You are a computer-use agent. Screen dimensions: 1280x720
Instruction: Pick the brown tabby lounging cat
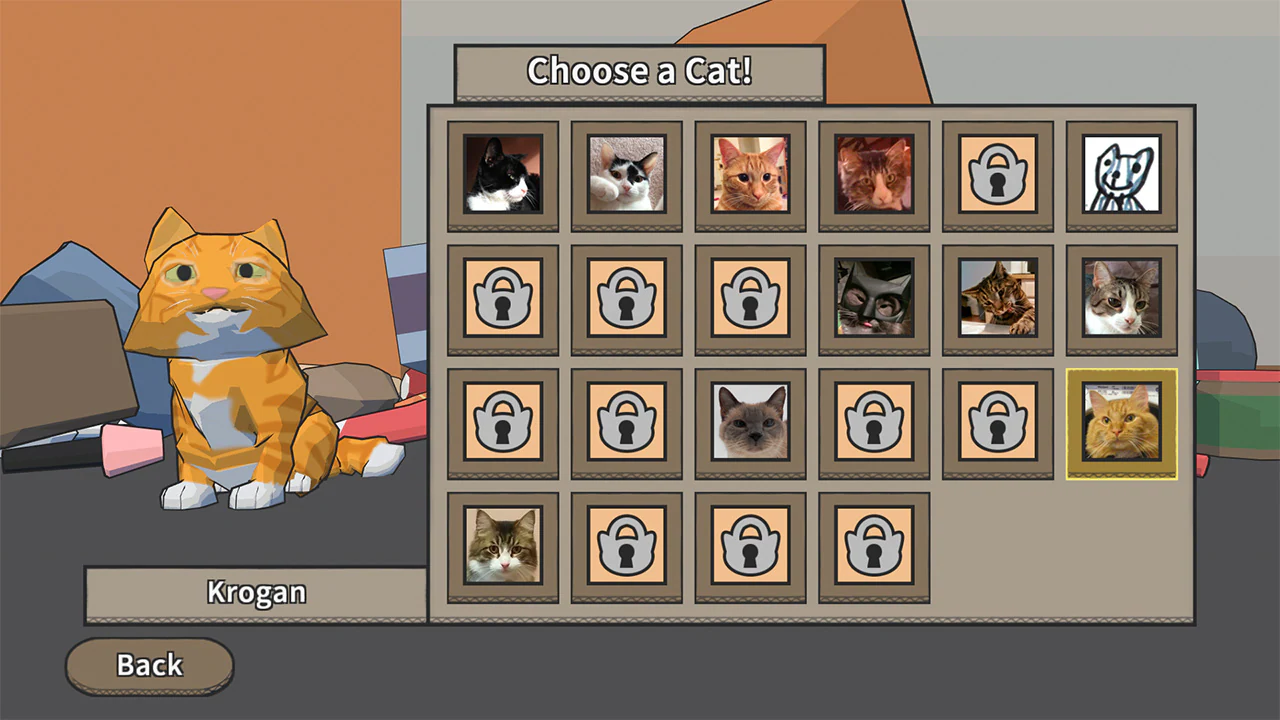coord(998,299)
